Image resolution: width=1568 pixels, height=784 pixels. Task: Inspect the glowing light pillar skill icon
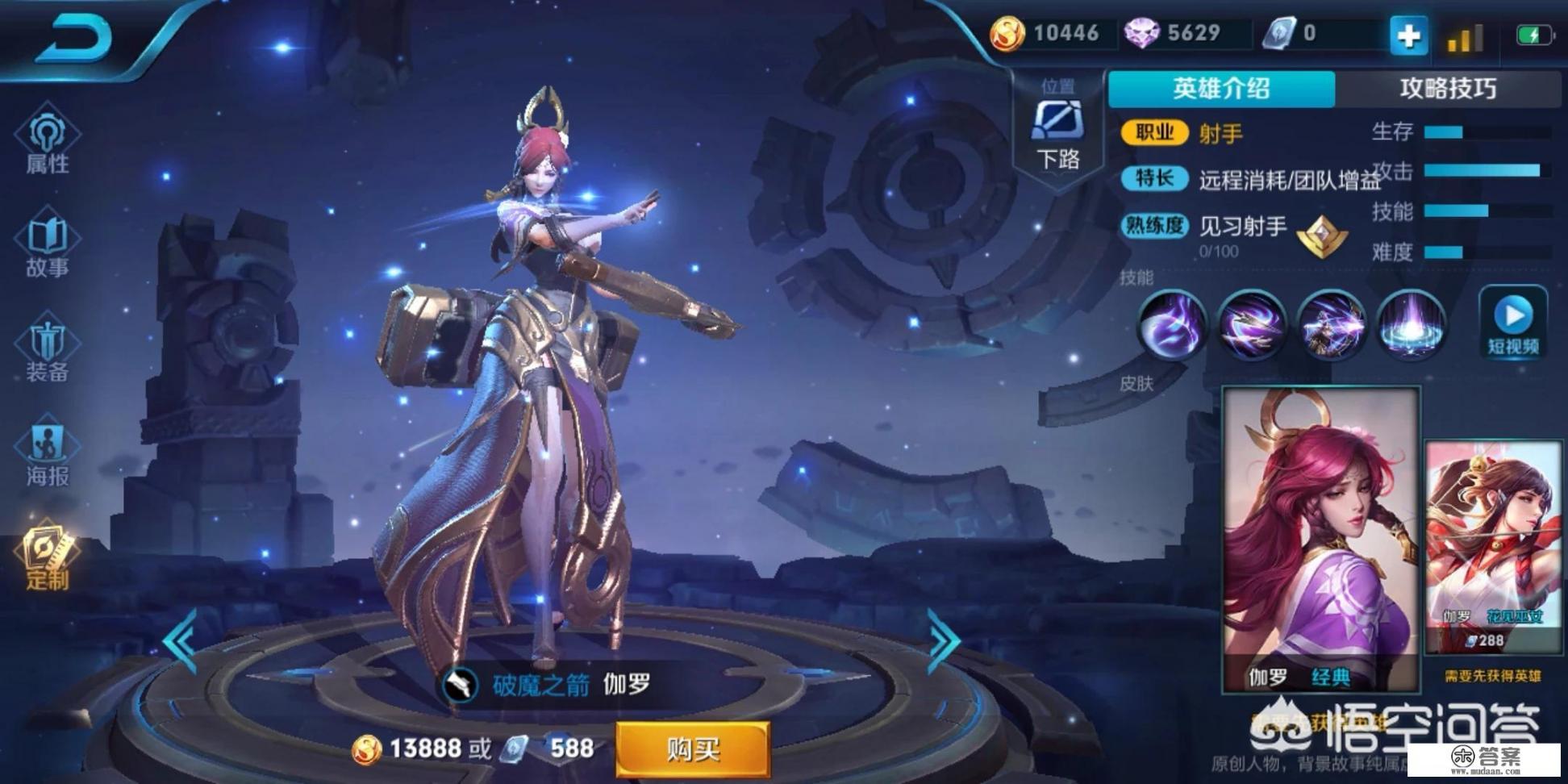[1410, 325]
